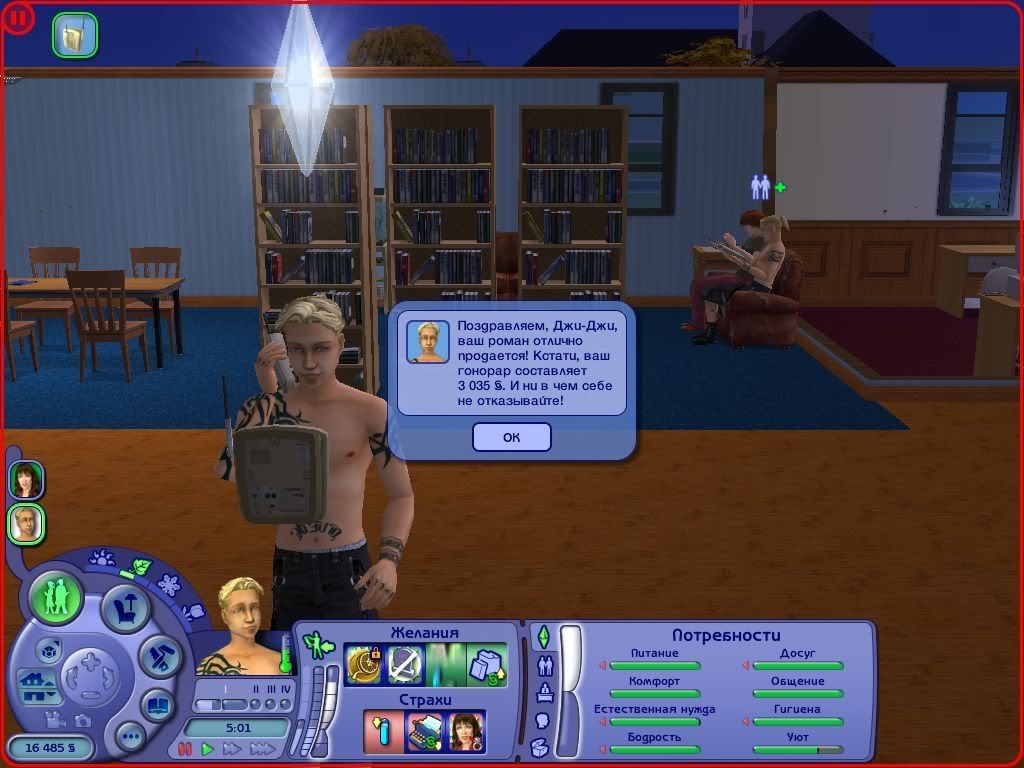1024x768 pixels.
Task: Set game speed to triple fast-forward
Action: (262, 748)
